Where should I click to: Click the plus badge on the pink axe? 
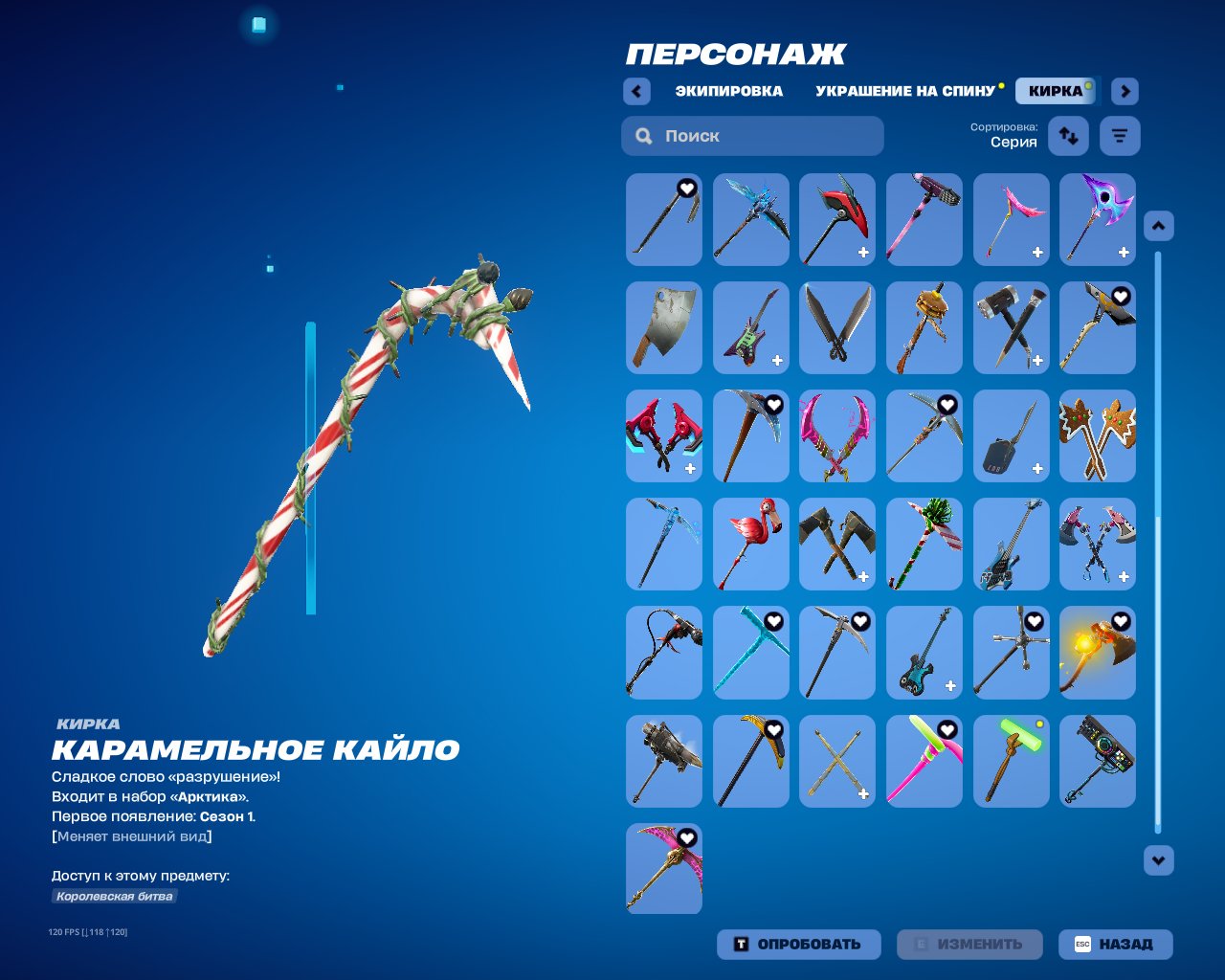coord(1036,252)
